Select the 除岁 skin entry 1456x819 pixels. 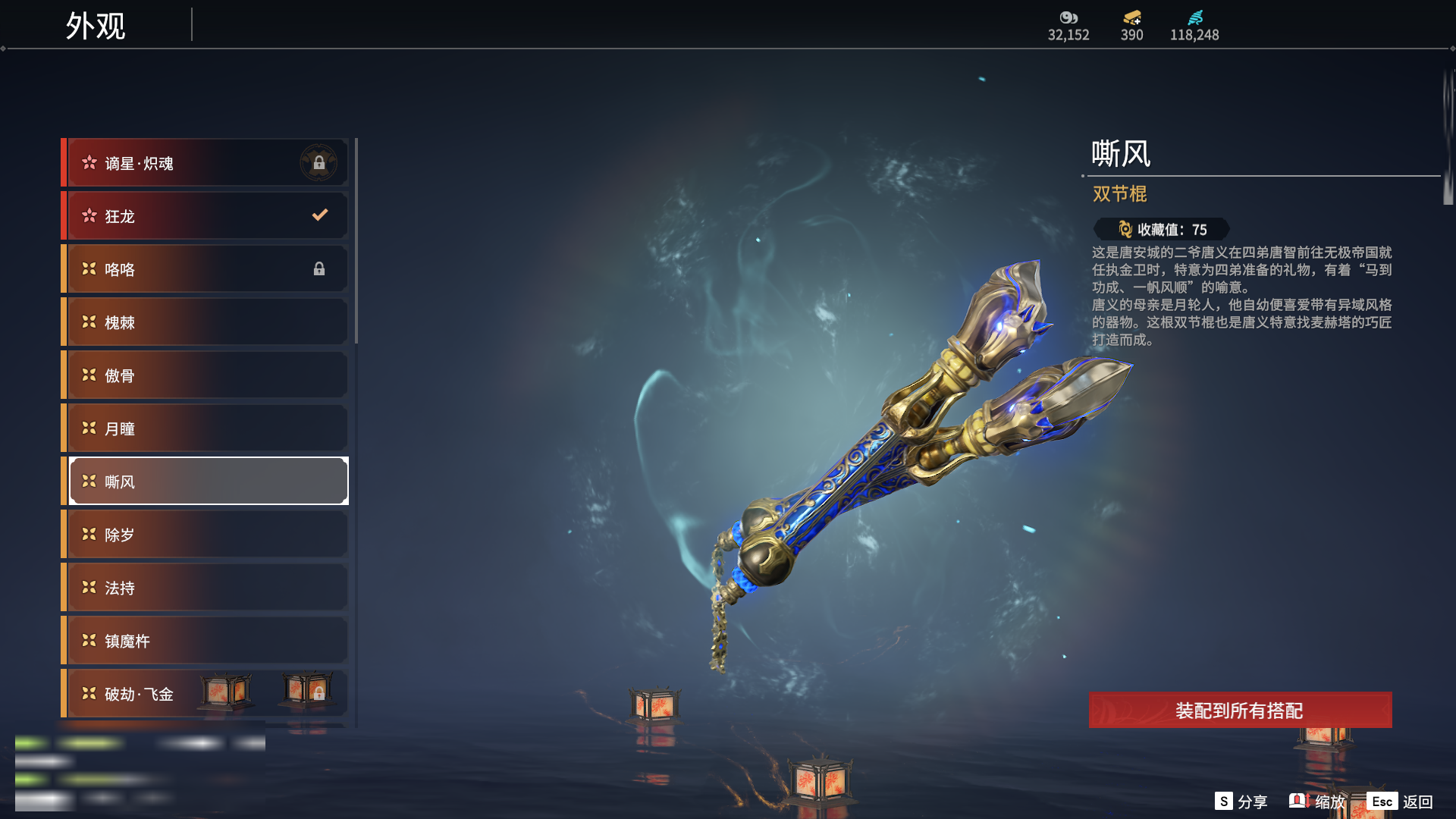click(x=206, y=535)
